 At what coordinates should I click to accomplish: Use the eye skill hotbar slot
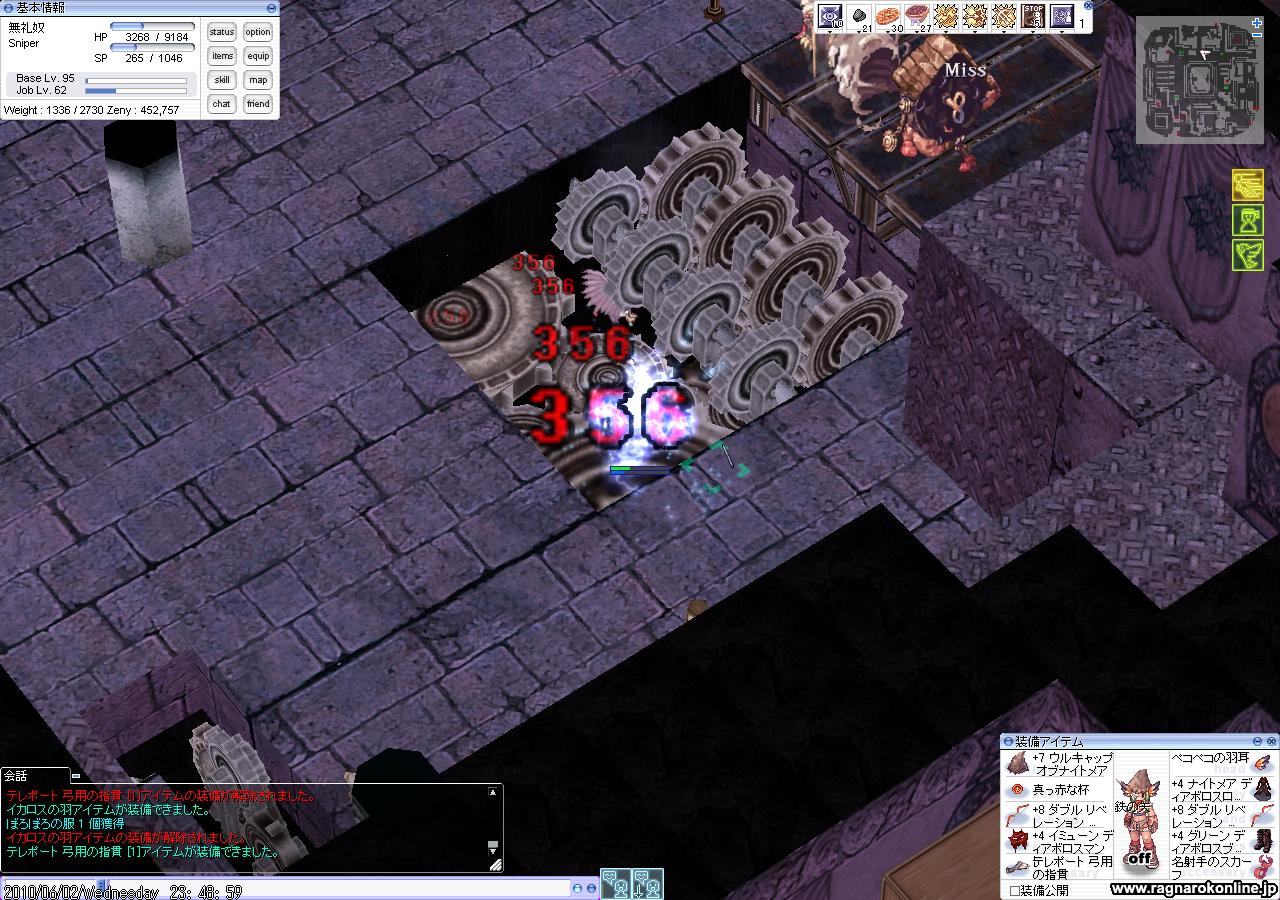[x=830, y=16]
